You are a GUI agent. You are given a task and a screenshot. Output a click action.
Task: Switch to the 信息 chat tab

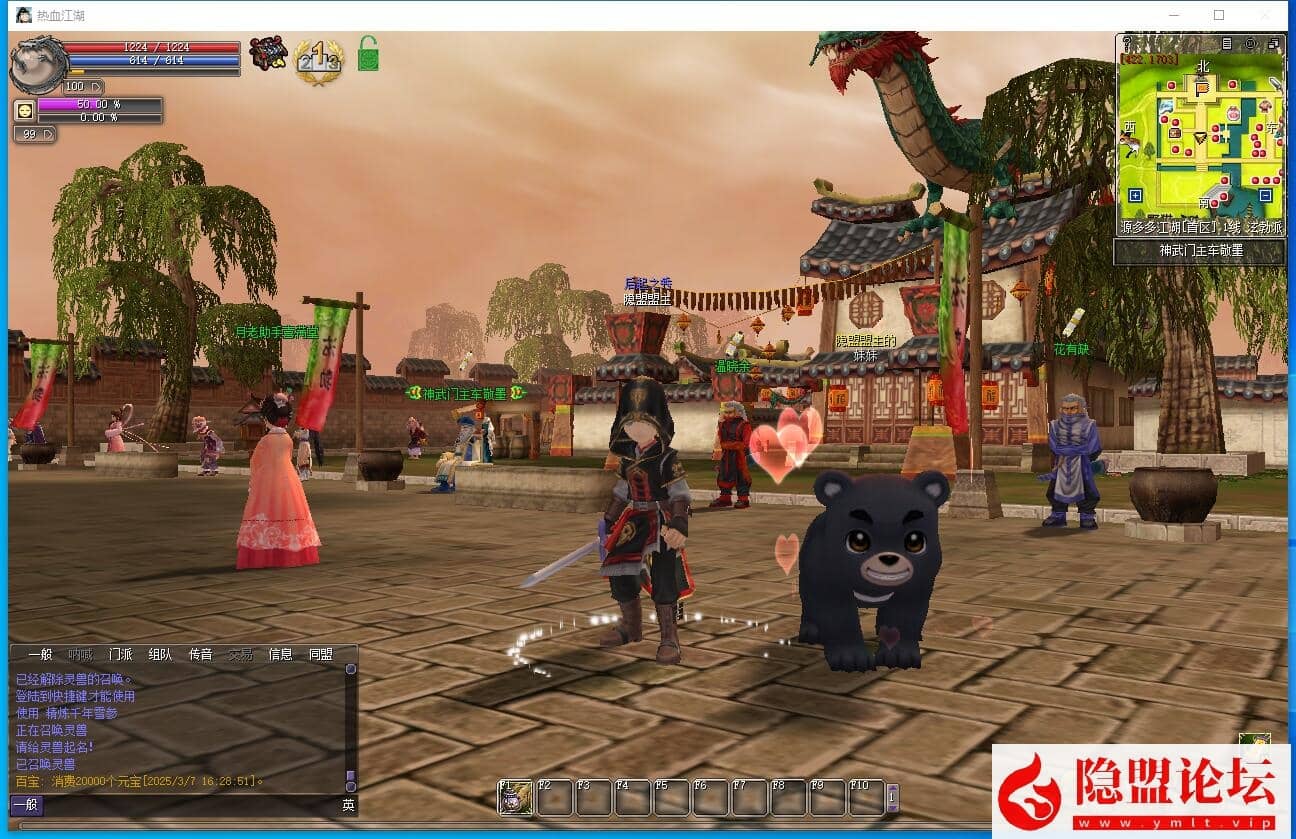[279, 655]
